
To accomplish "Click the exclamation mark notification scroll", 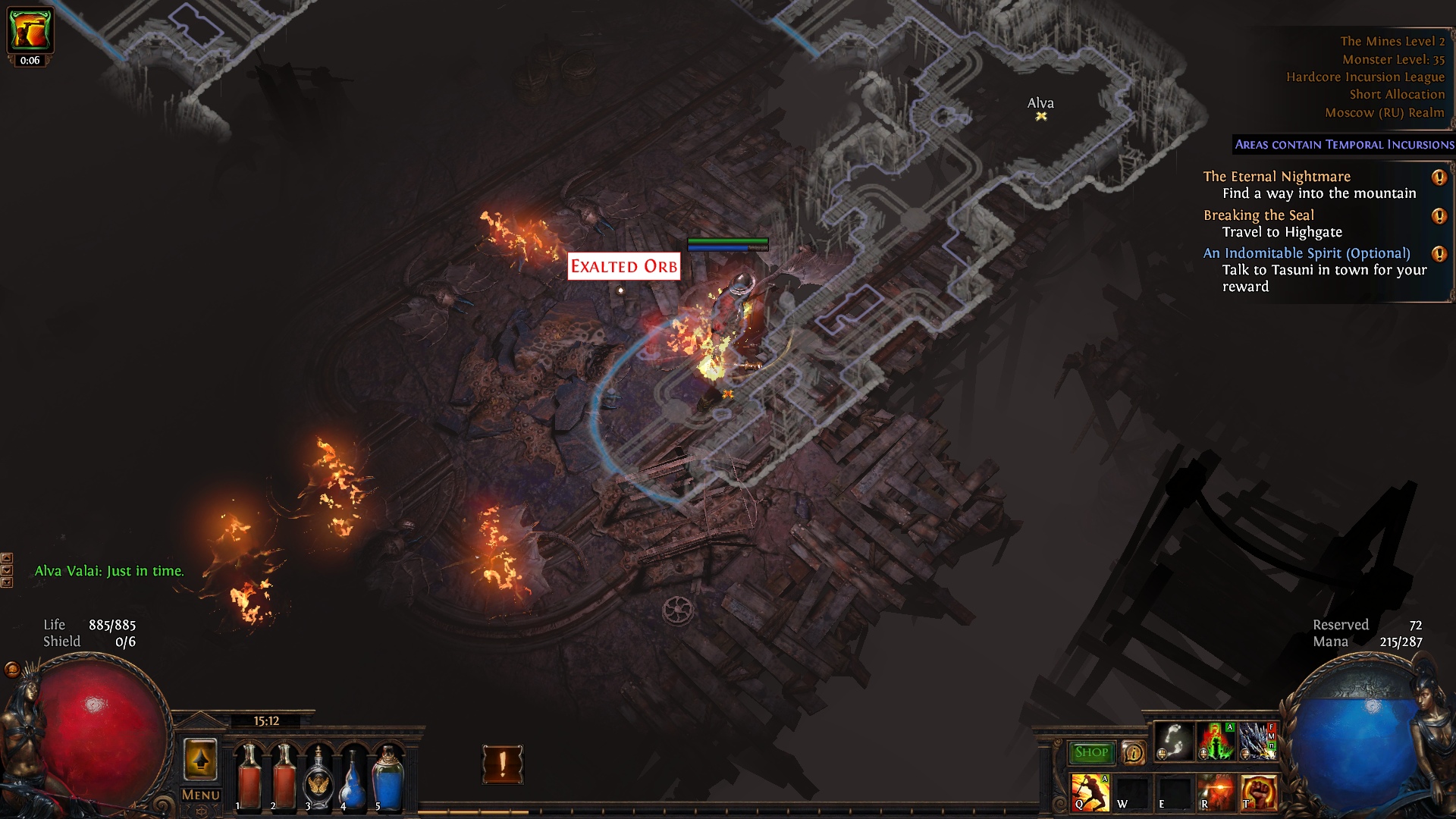I will click(502, 764).
